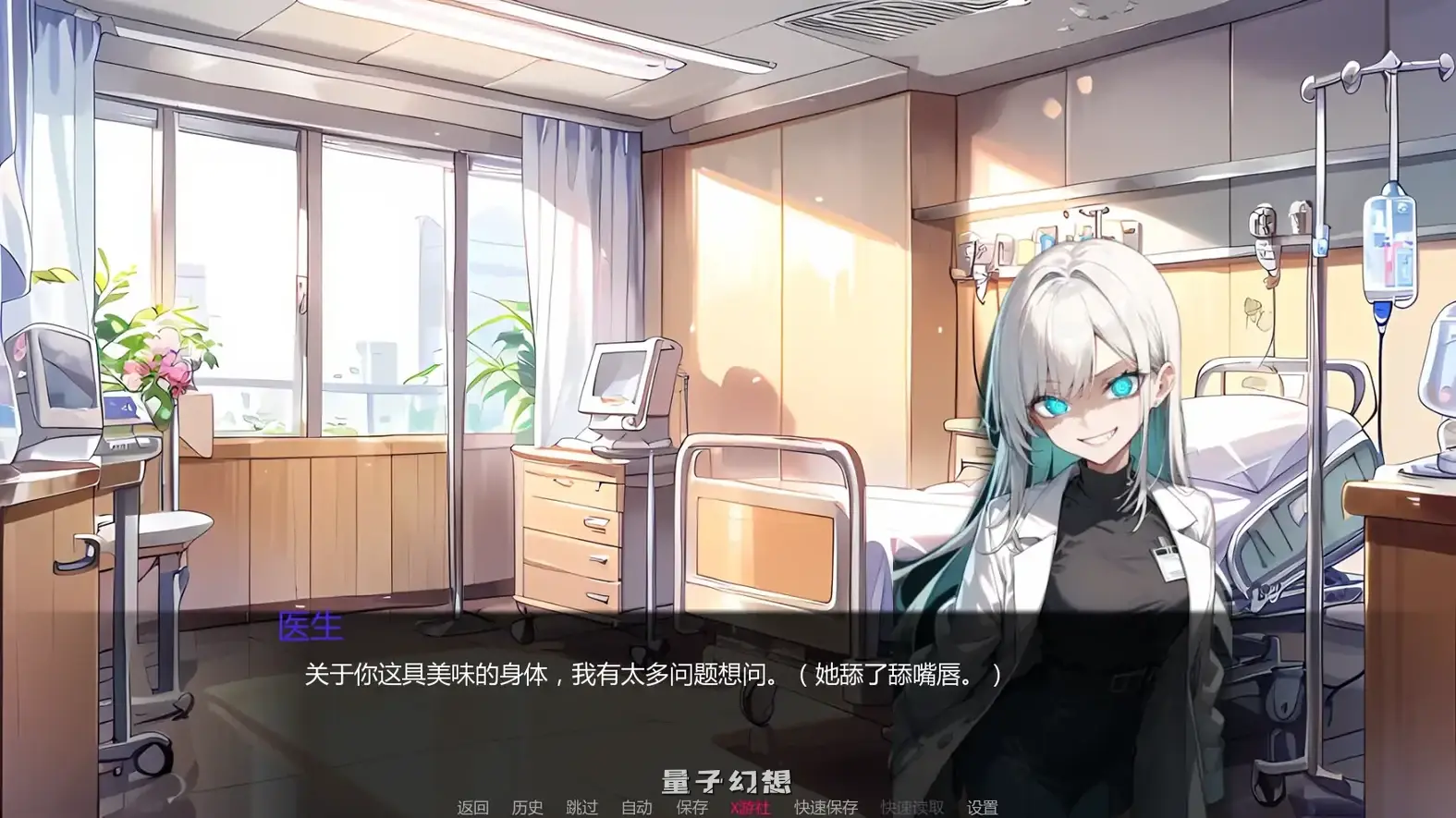Enable 跳过 skip mode
Screen dimensions: 1456x818
[582, 807]
